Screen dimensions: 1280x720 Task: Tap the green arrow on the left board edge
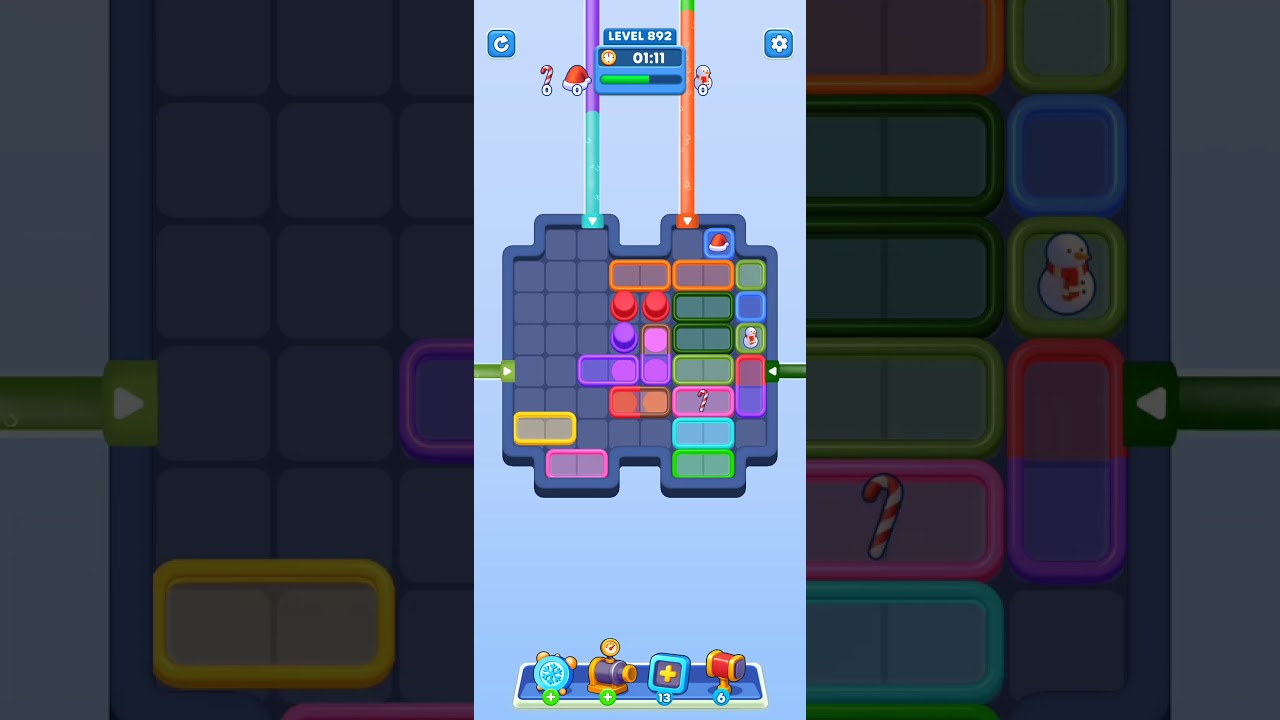click(x=506, y=370)
